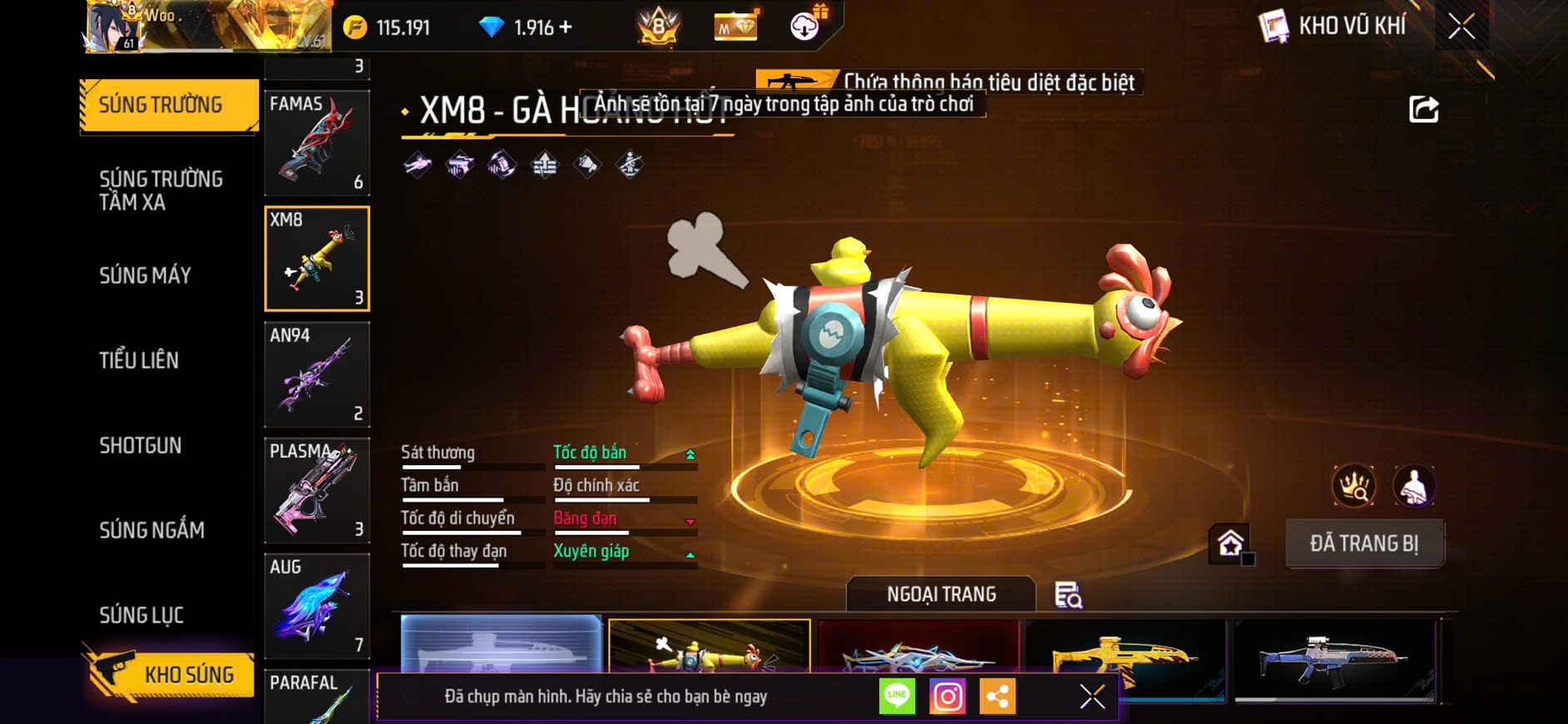Click the Kho Súng button

pos(170,675)
